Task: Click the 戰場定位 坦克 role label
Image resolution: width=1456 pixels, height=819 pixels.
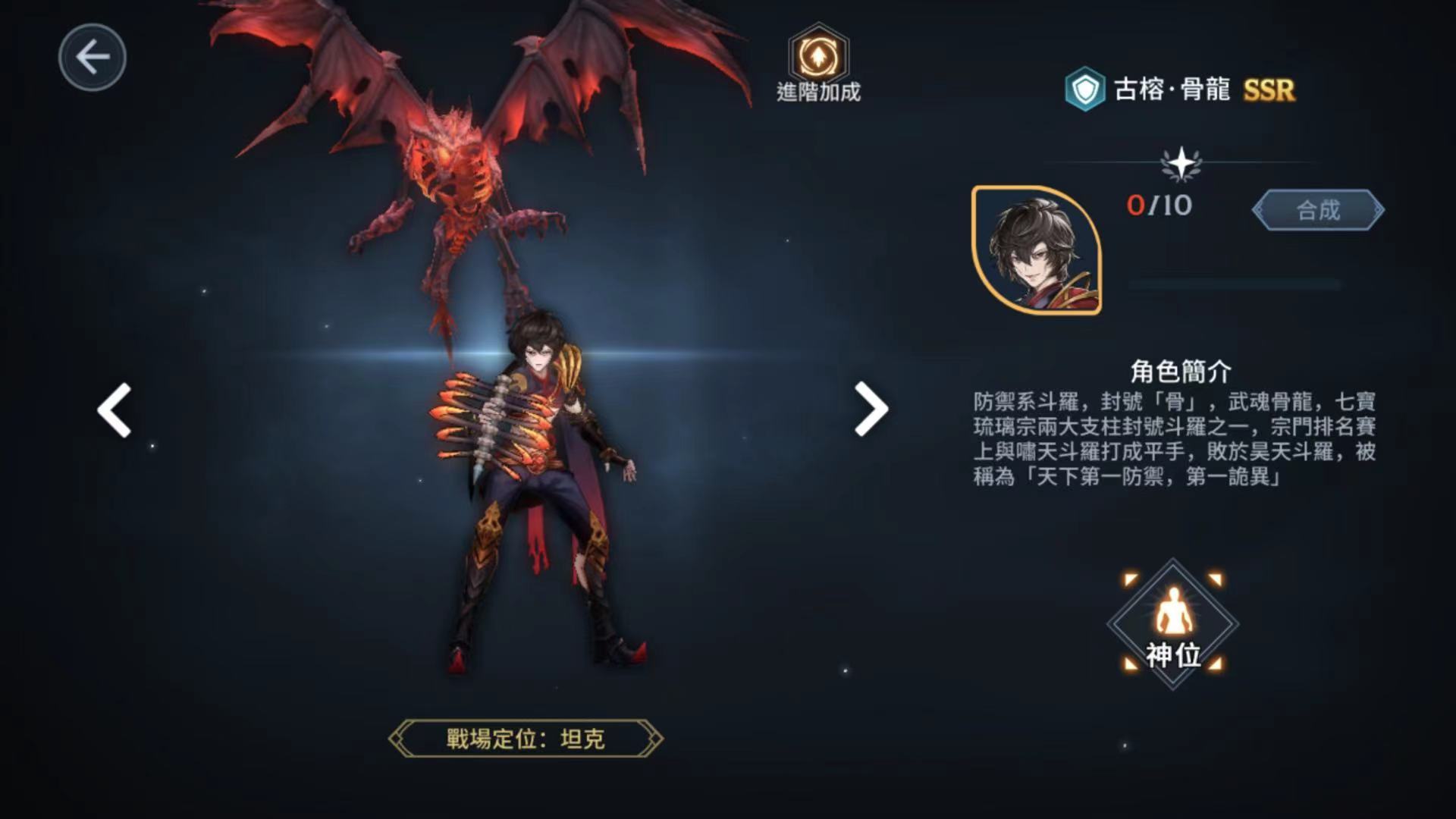Action: [525, 739]
